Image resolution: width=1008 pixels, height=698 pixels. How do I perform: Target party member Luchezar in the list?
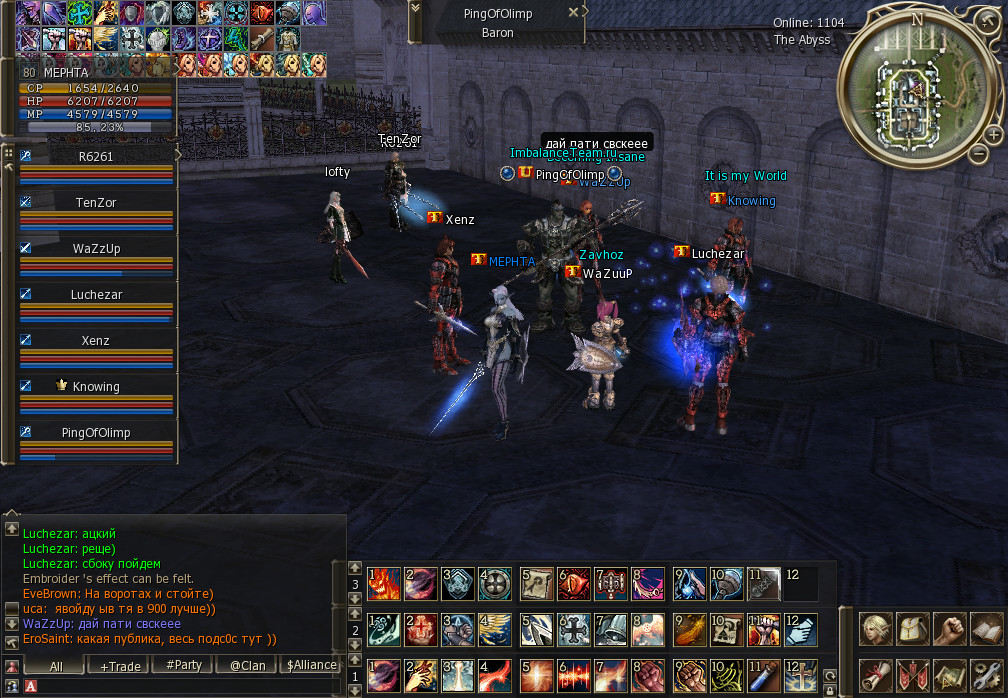[96, 295]
